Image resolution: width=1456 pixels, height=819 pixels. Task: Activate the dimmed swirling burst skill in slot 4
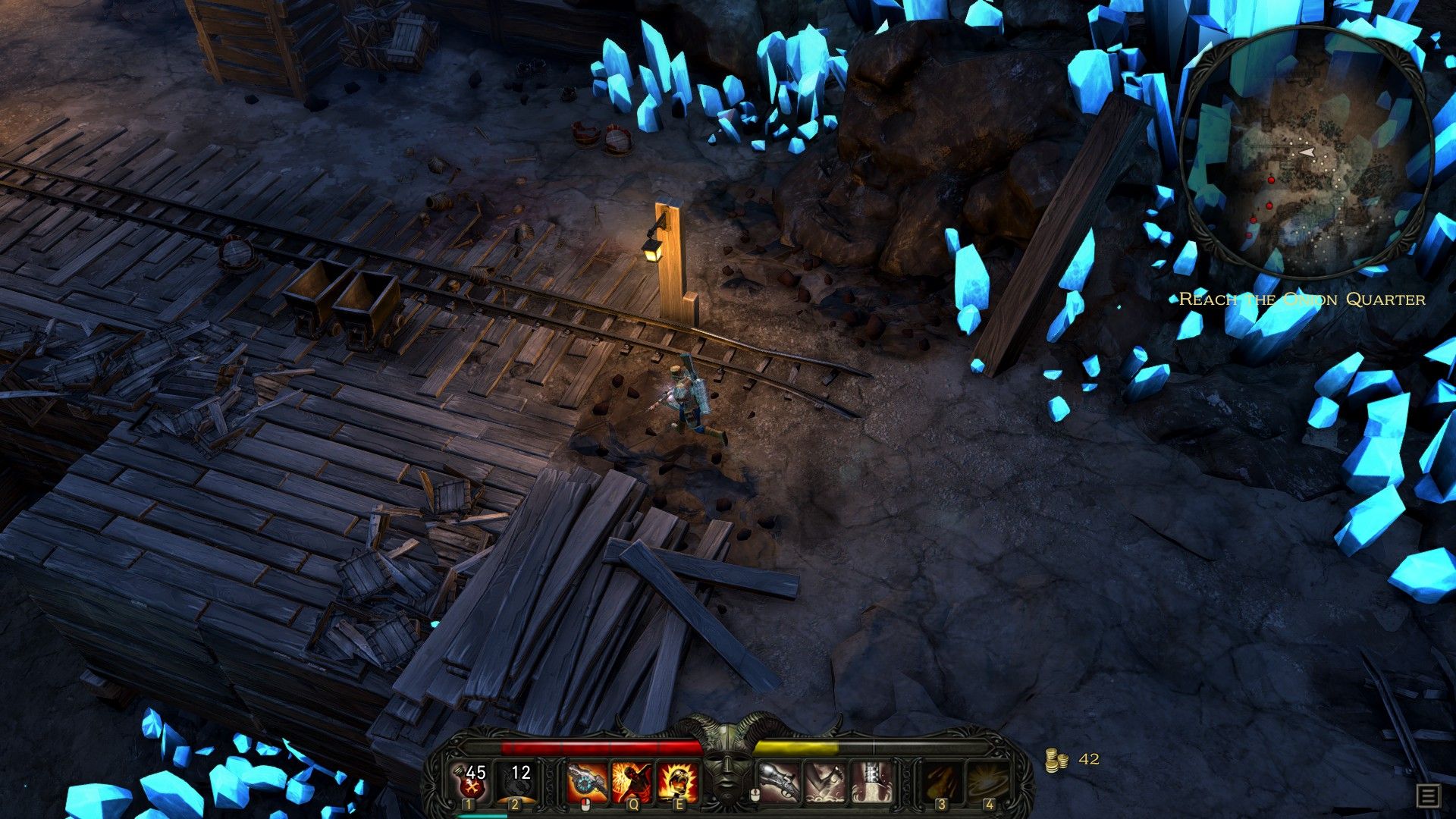pos(989,783)
